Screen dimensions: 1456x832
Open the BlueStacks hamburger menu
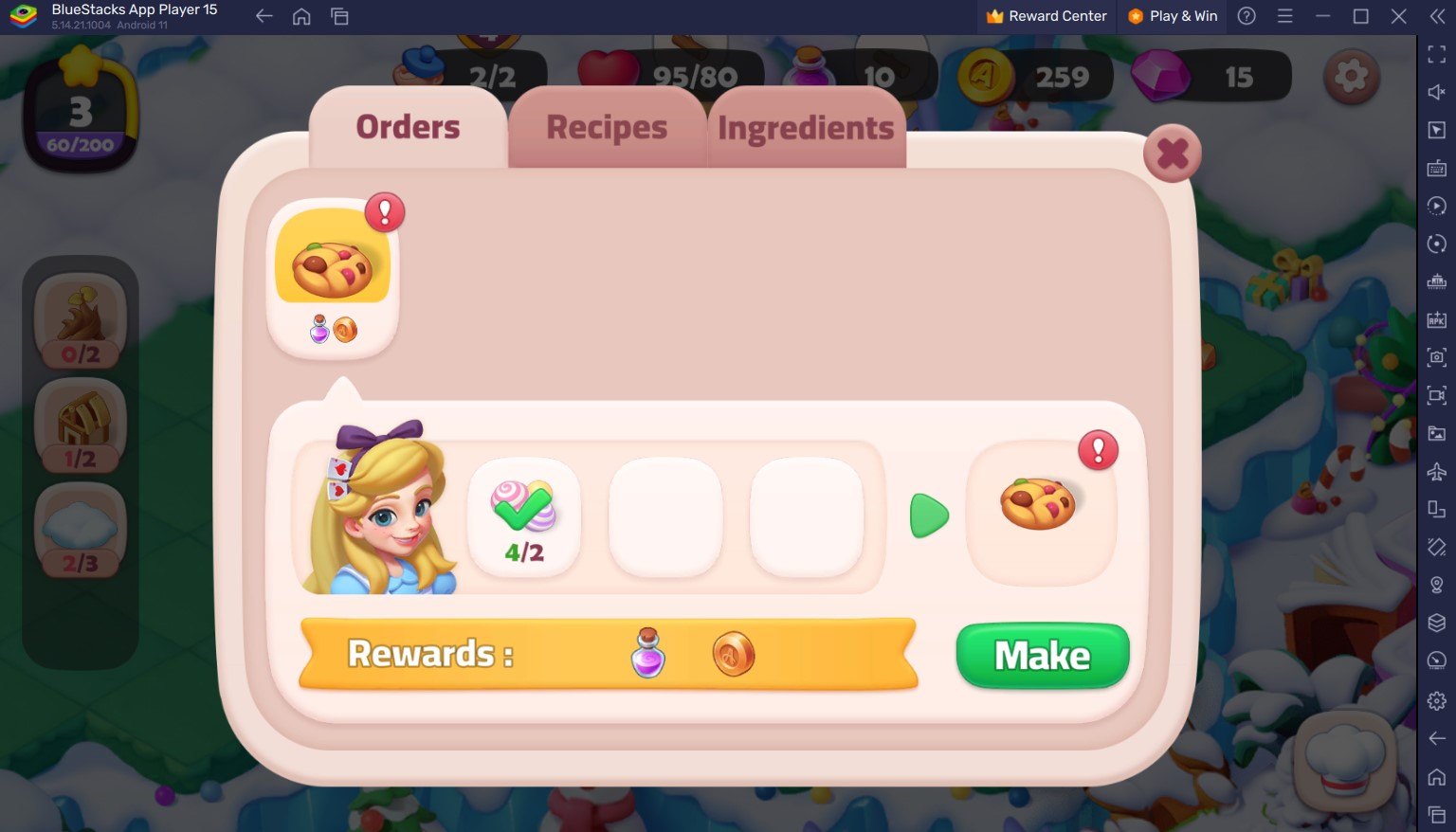click(1284, 16)
